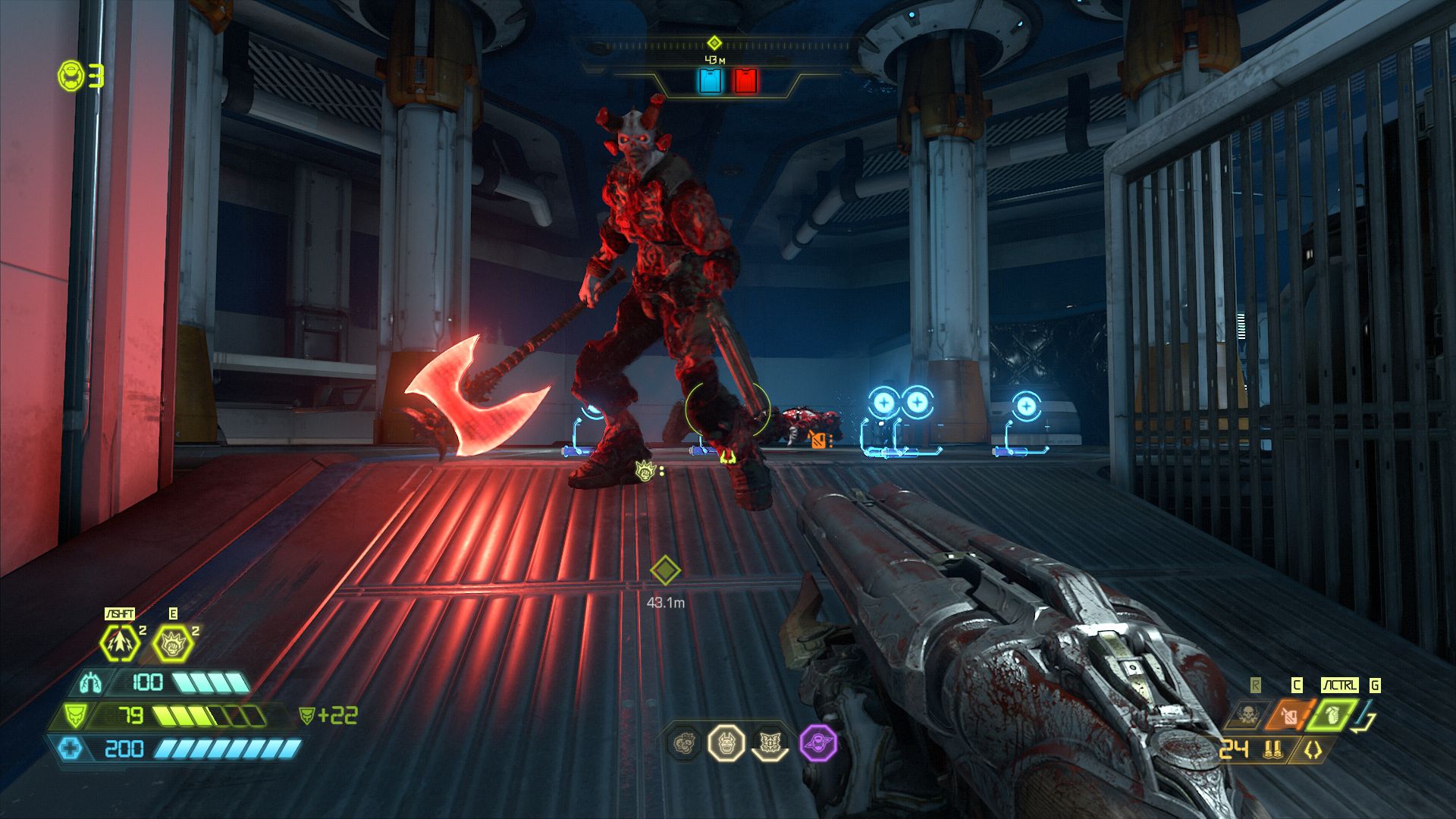Screen dimensions: 1456x819
Task: Click the 43.1m objective waypoint marker
Action: click(664, 570)
